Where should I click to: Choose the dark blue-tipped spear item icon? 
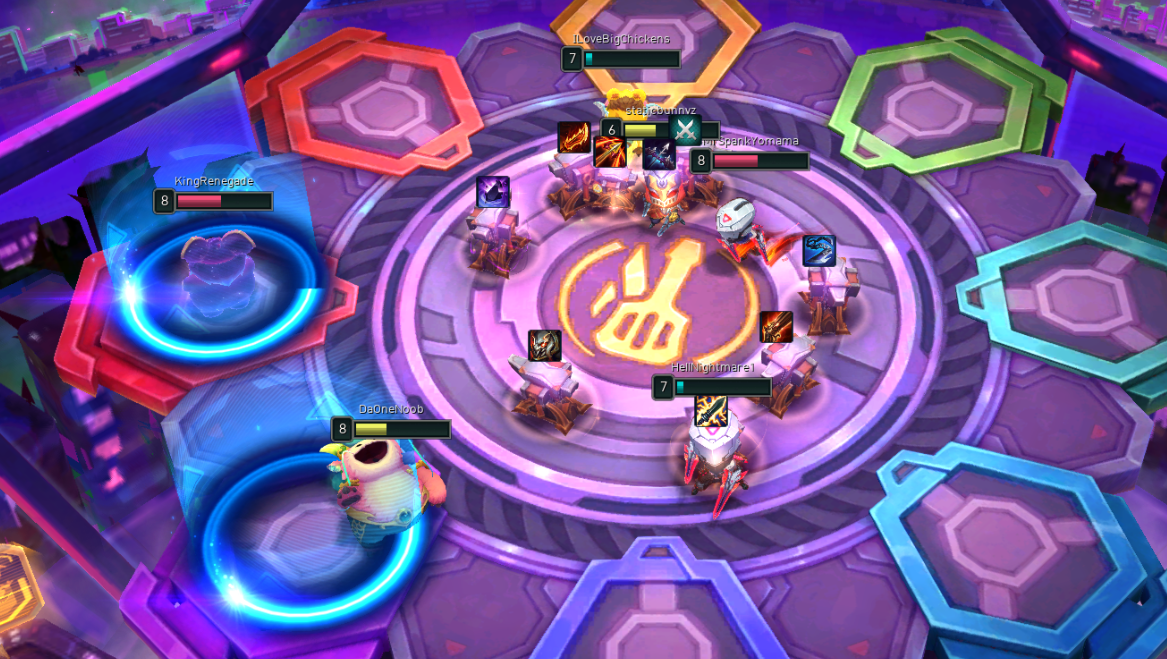tap(658, 154)
